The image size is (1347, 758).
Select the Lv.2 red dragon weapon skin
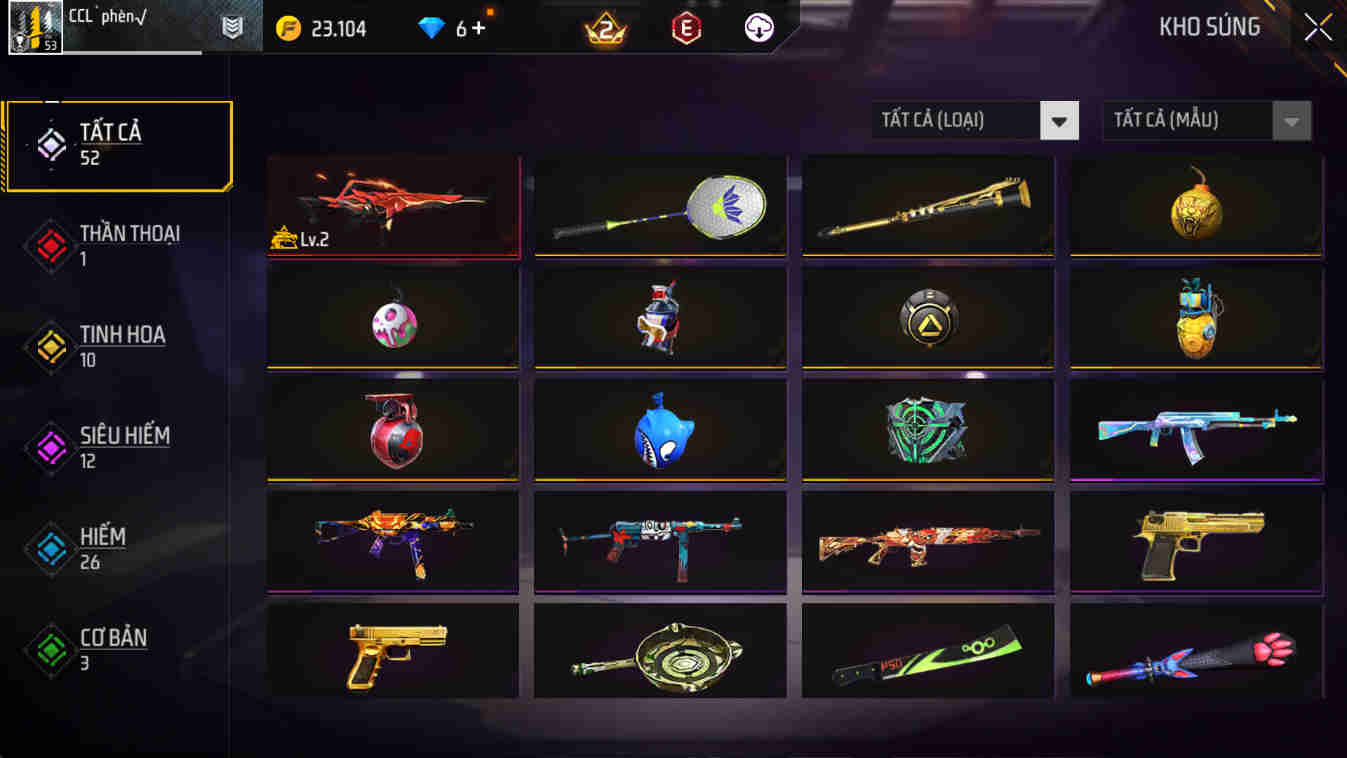(x=392, y=206)
